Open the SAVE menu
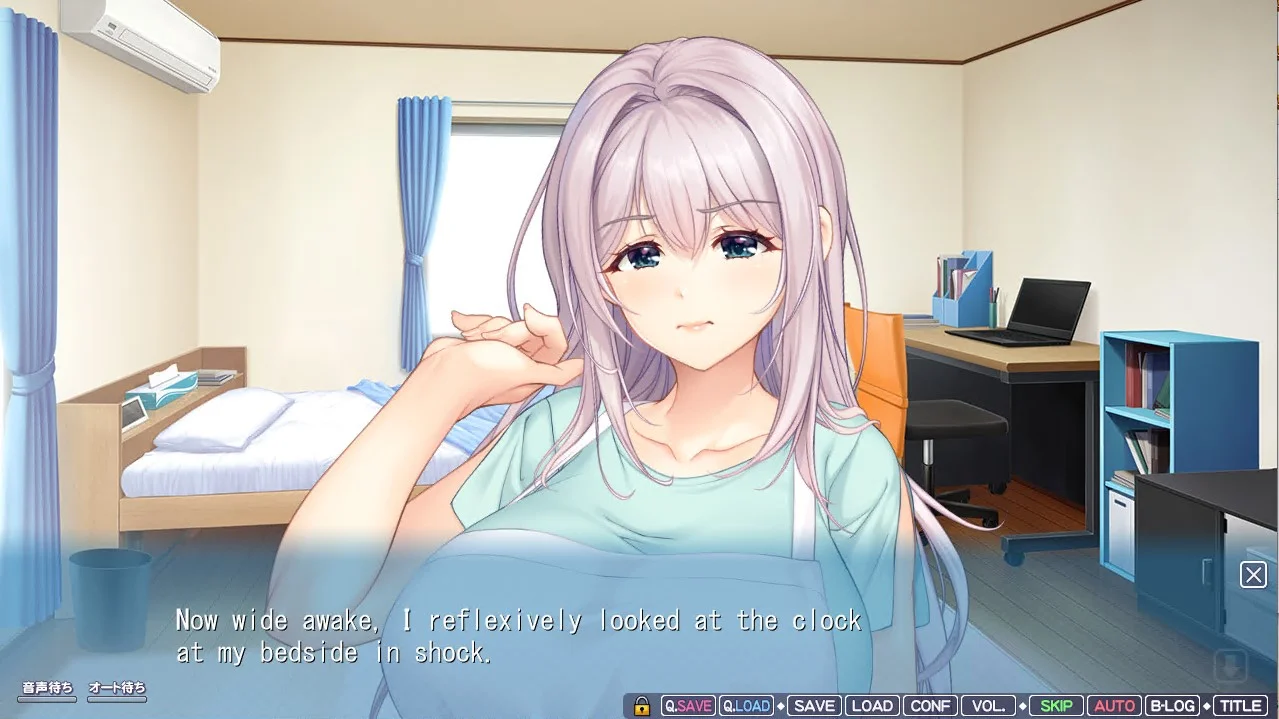This screenshot has height=719, width=1279. 814,706
